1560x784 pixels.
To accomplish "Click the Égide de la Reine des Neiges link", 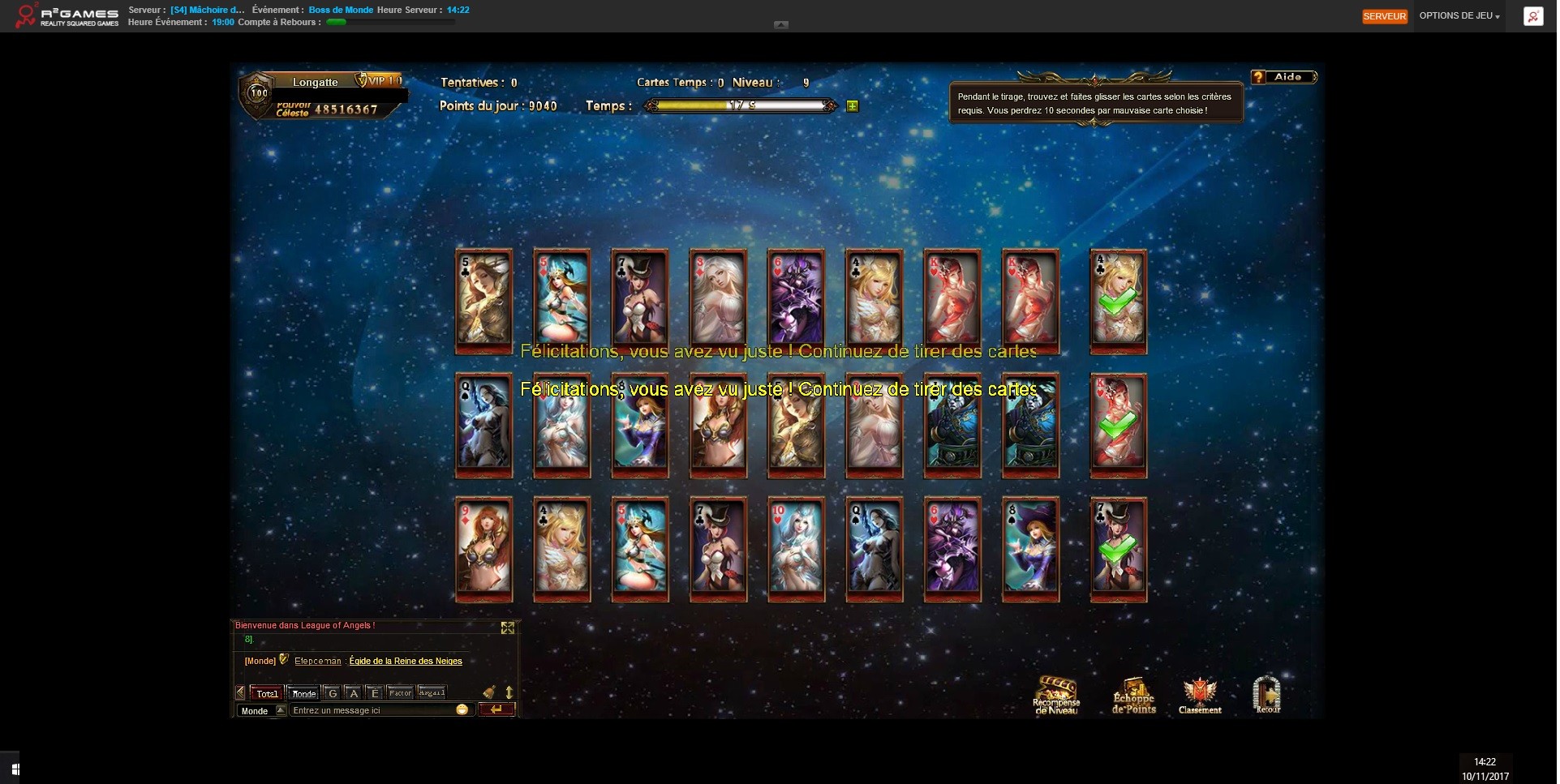I will (x=406, y=661).
